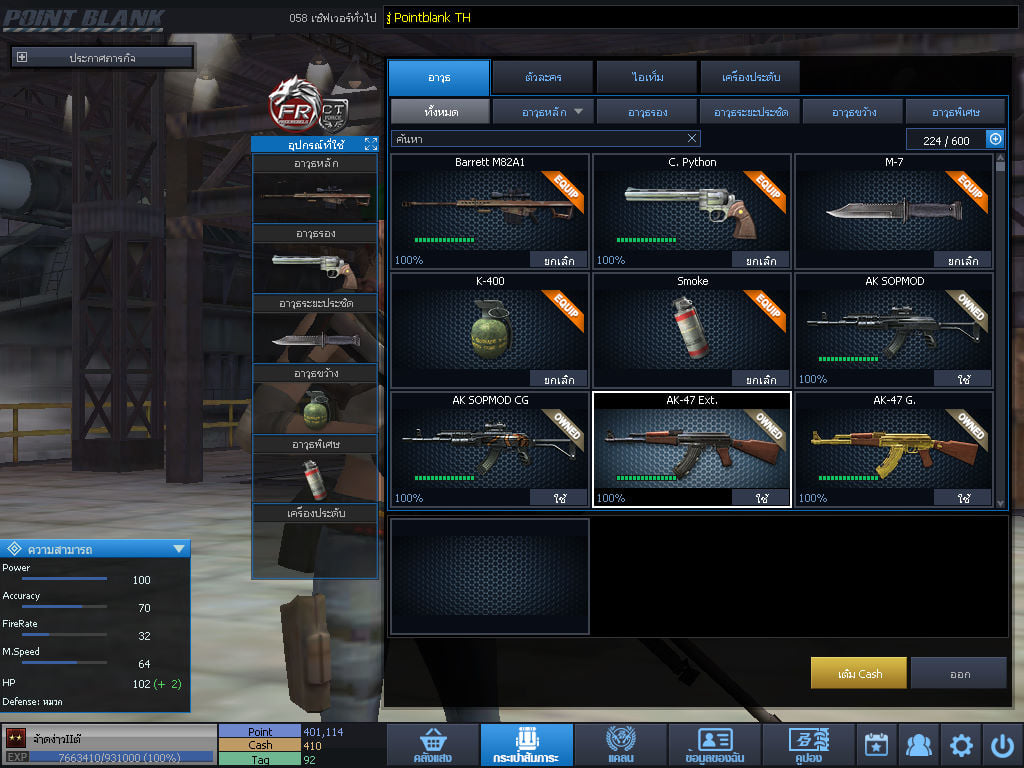This screenshot has height=768, width=1024.
Task: Show the อาวุธขว้าง category
Action: click(x=852, y=112)
